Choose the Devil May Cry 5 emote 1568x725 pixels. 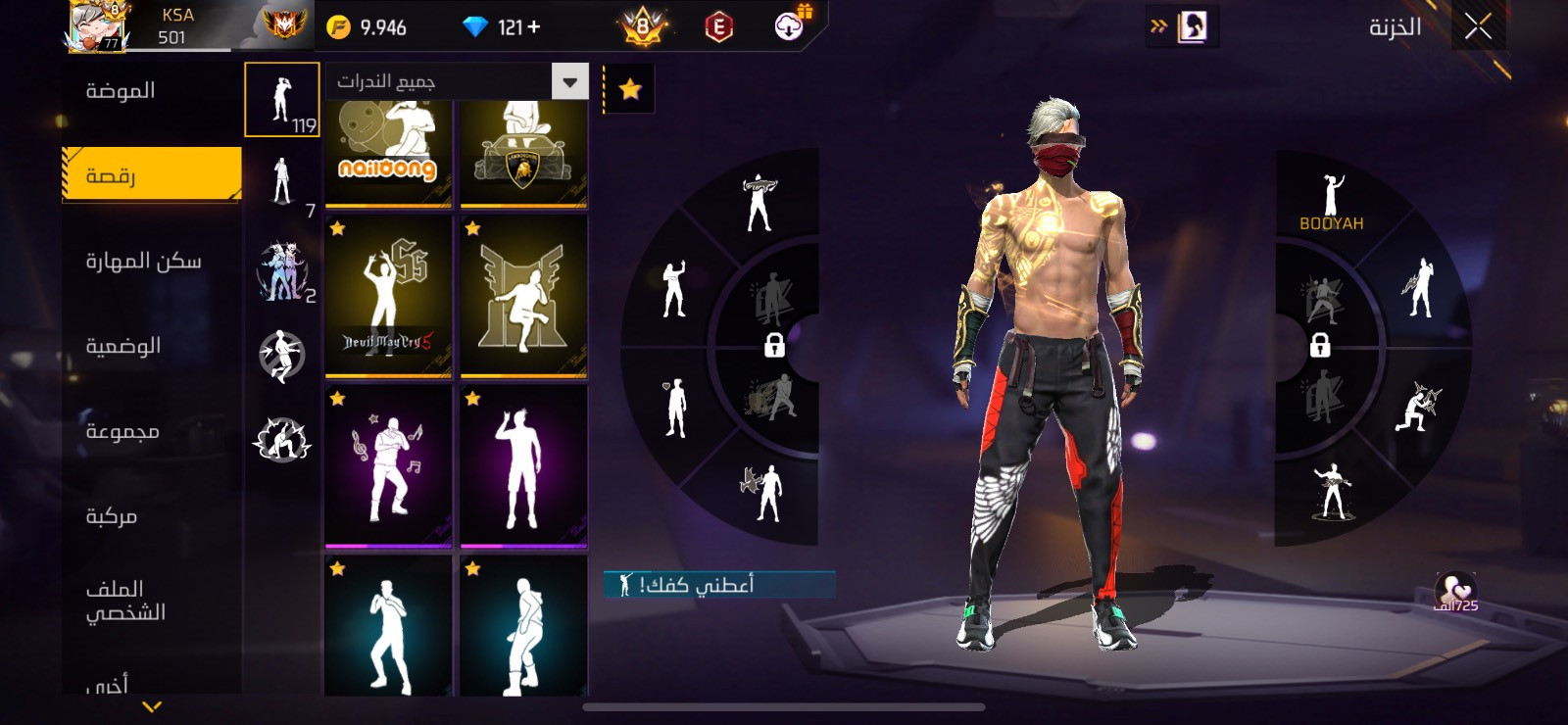click(388, 296)
